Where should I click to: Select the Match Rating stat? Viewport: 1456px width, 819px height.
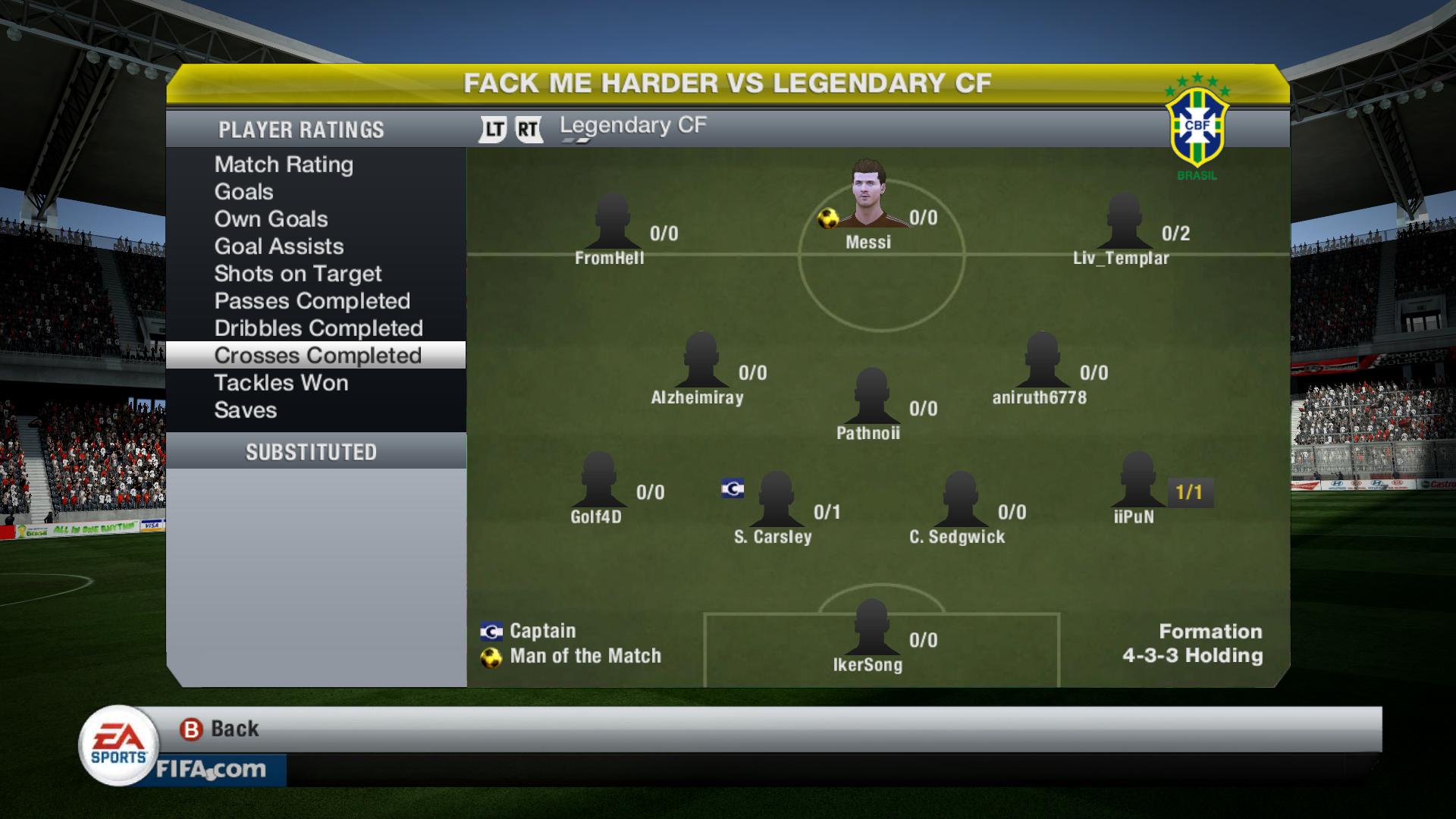(x=284, y=165)
